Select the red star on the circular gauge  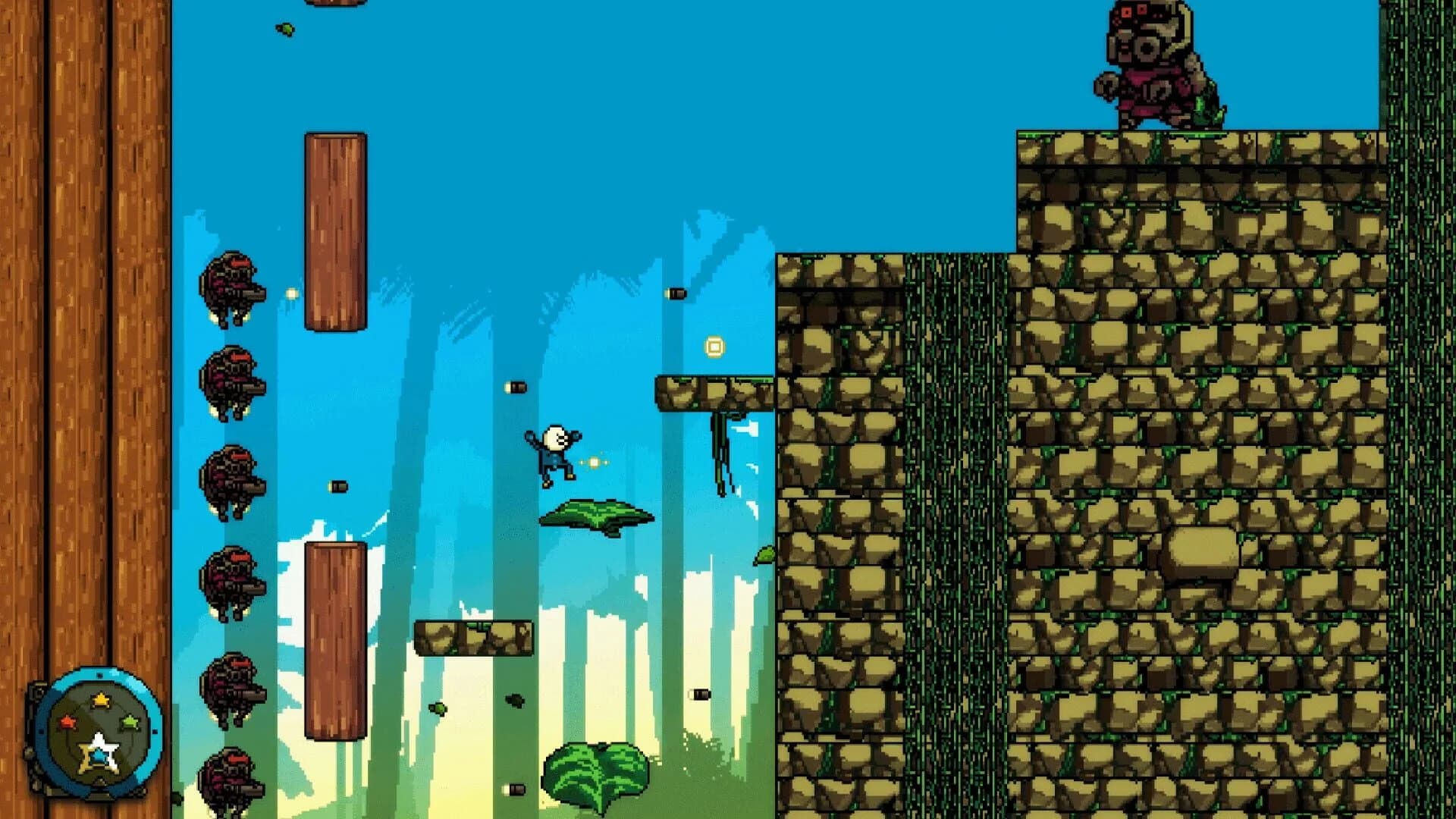pos(67,721)
